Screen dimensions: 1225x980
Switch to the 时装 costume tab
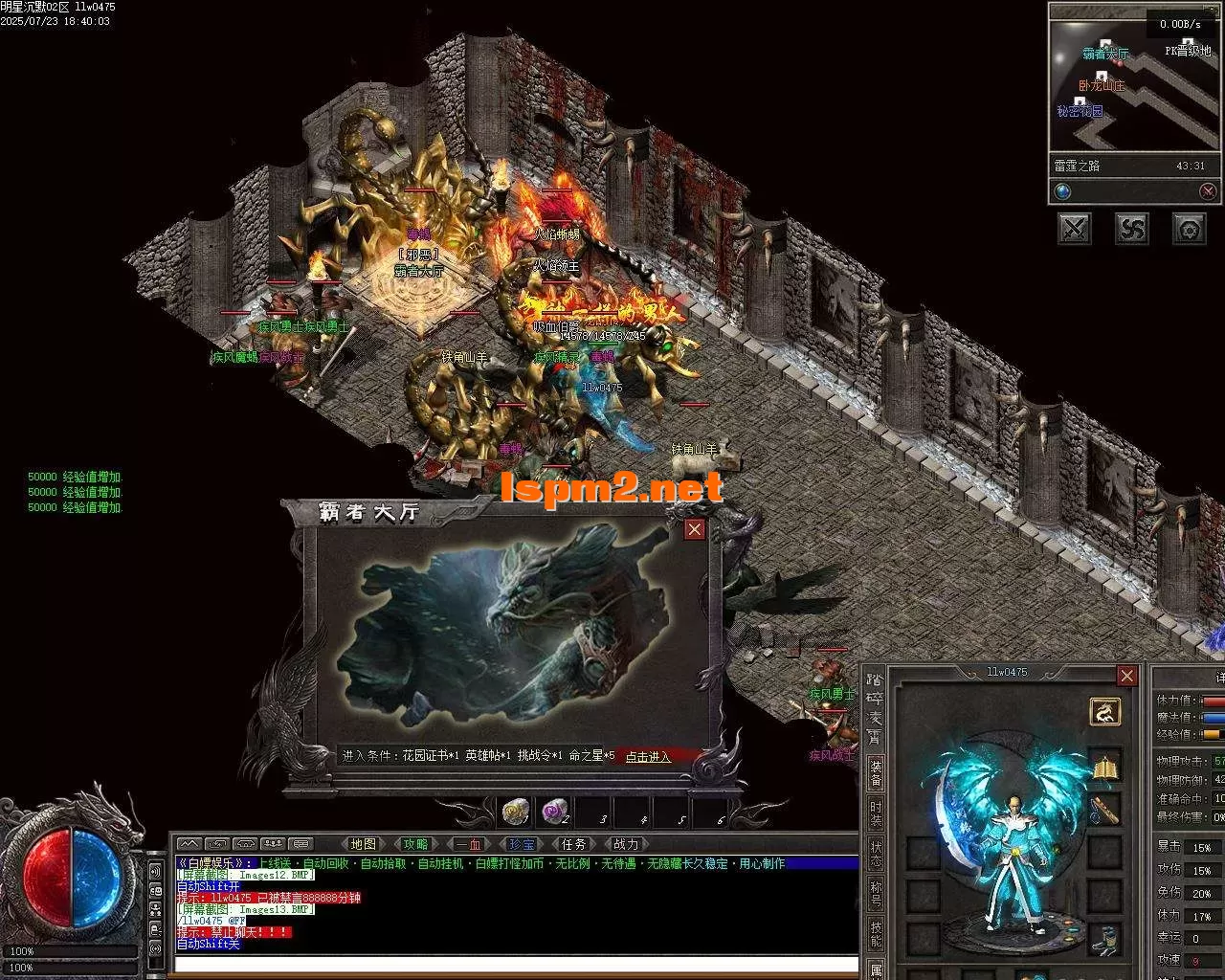(x=876, y=814)
